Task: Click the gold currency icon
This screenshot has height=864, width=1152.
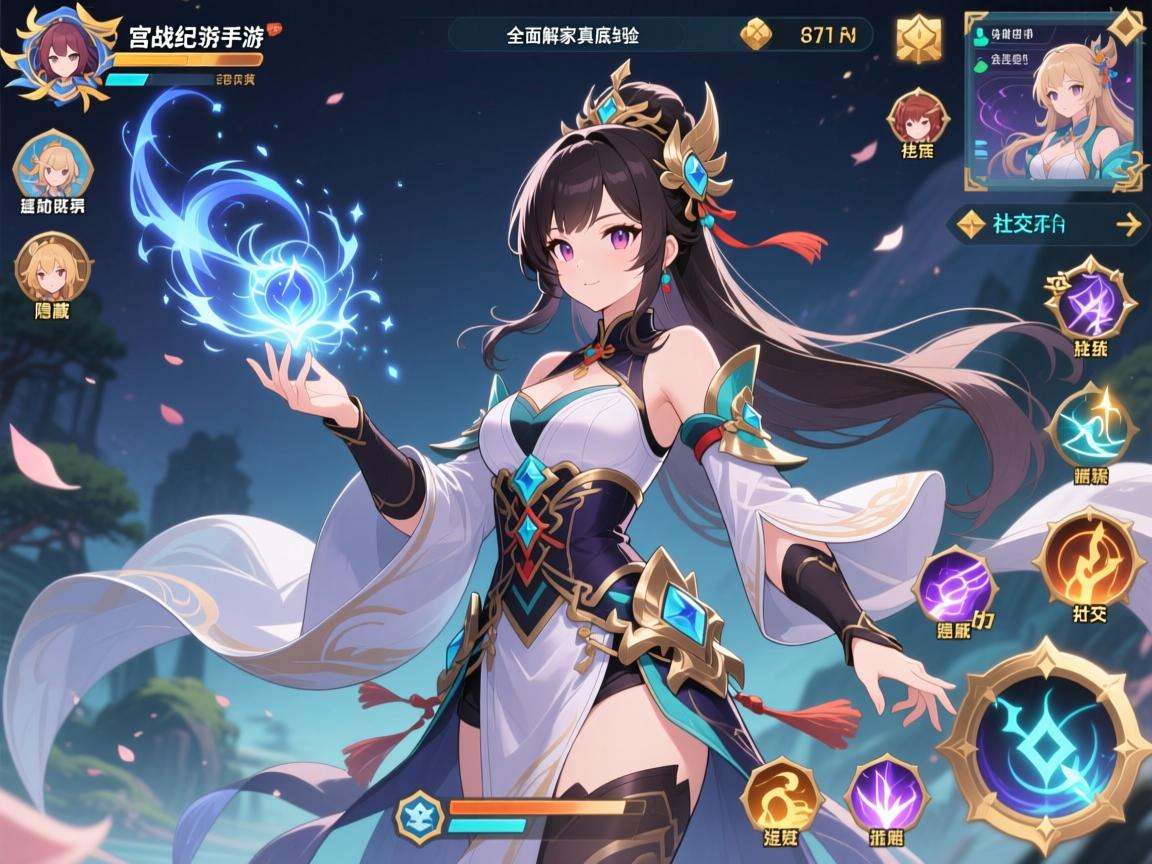Action: pos(757,36)
